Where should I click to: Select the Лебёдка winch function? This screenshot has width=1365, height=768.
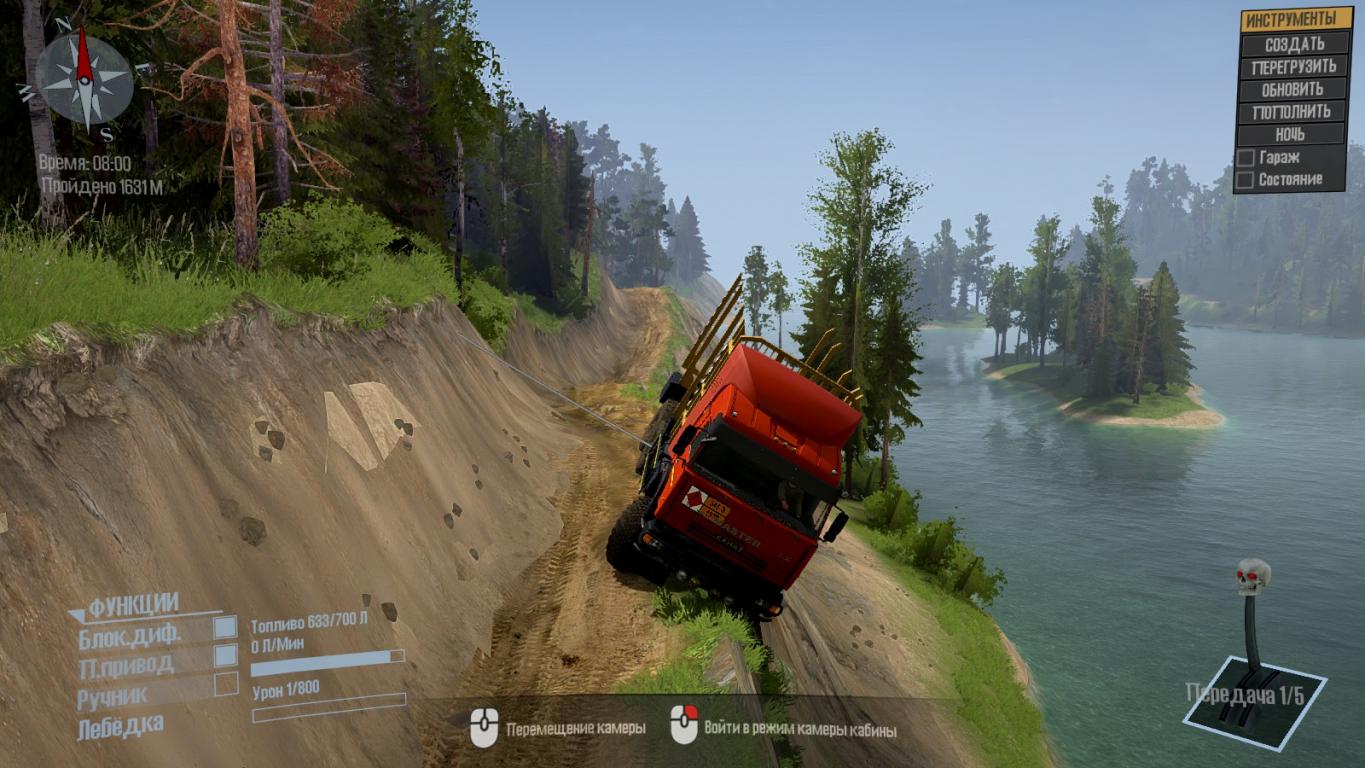[x=121, y=726]
